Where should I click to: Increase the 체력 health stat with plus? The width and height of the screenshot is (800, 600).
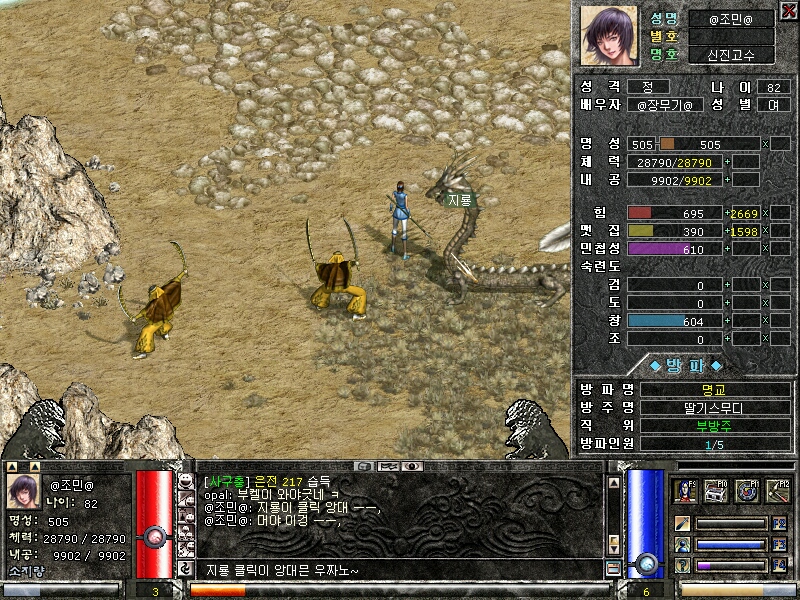[728, 162]
